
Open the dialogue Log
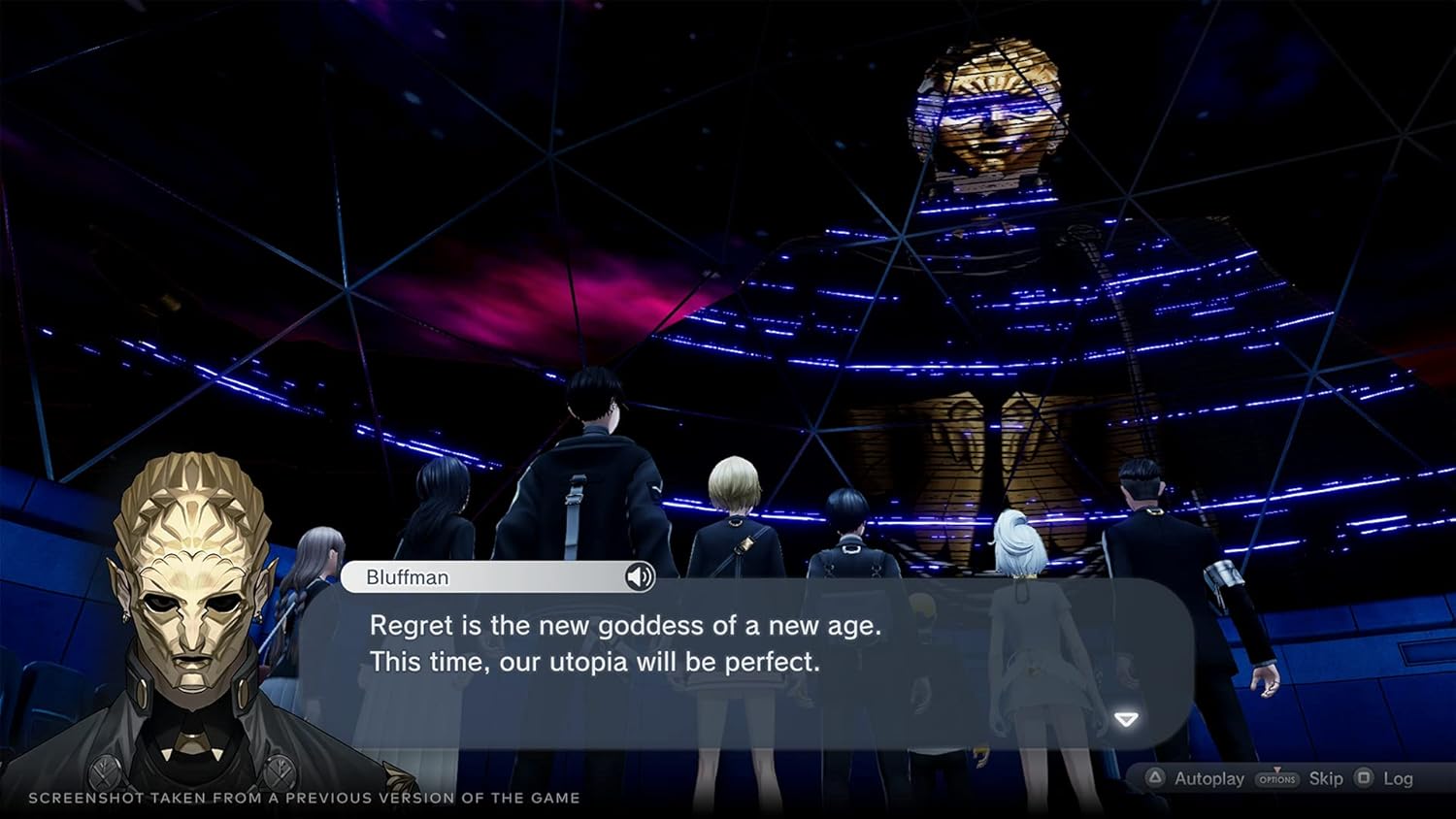(x=1397, y=778)
